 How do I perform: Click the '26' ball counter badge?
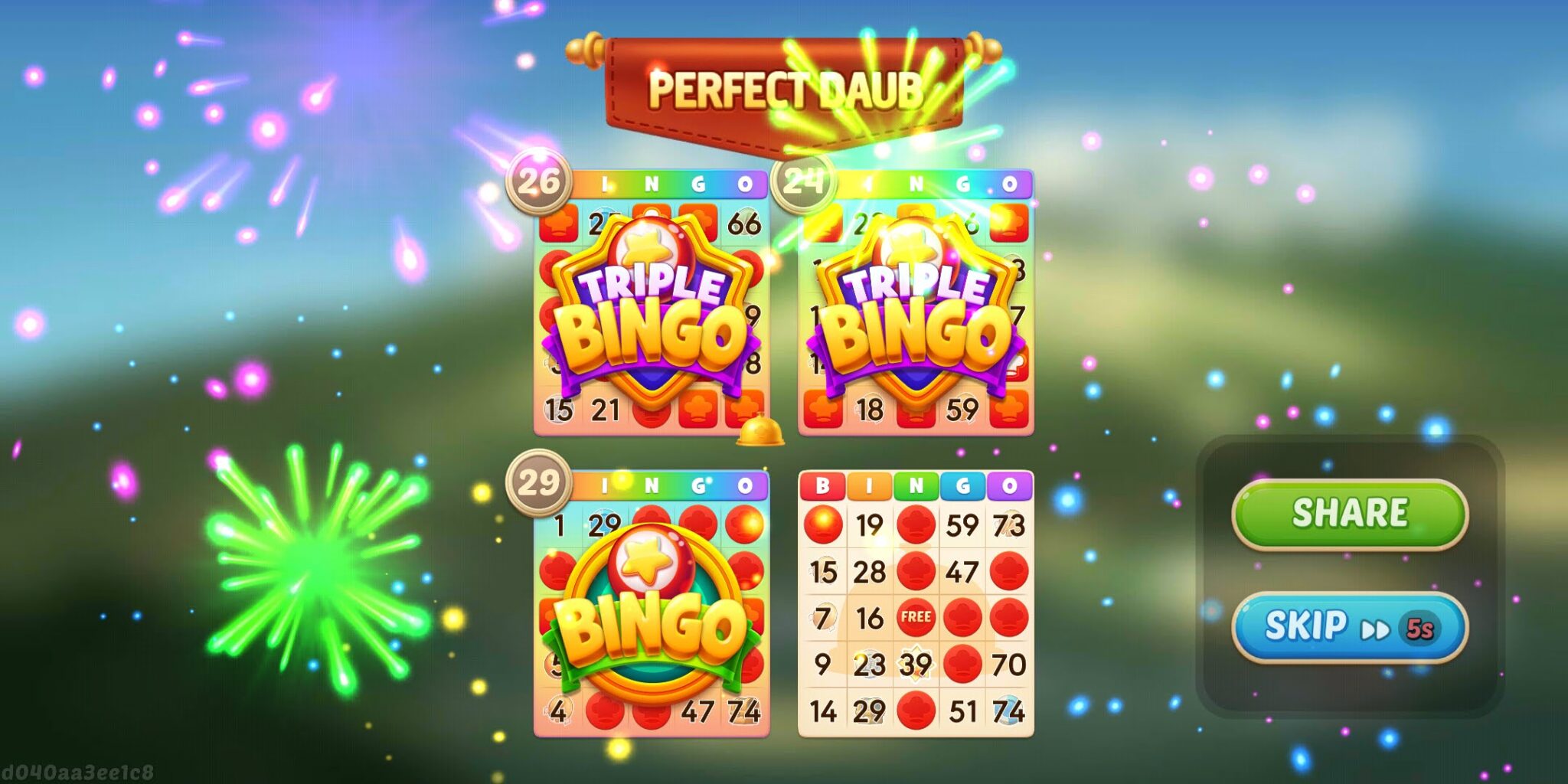pos(541,181)
